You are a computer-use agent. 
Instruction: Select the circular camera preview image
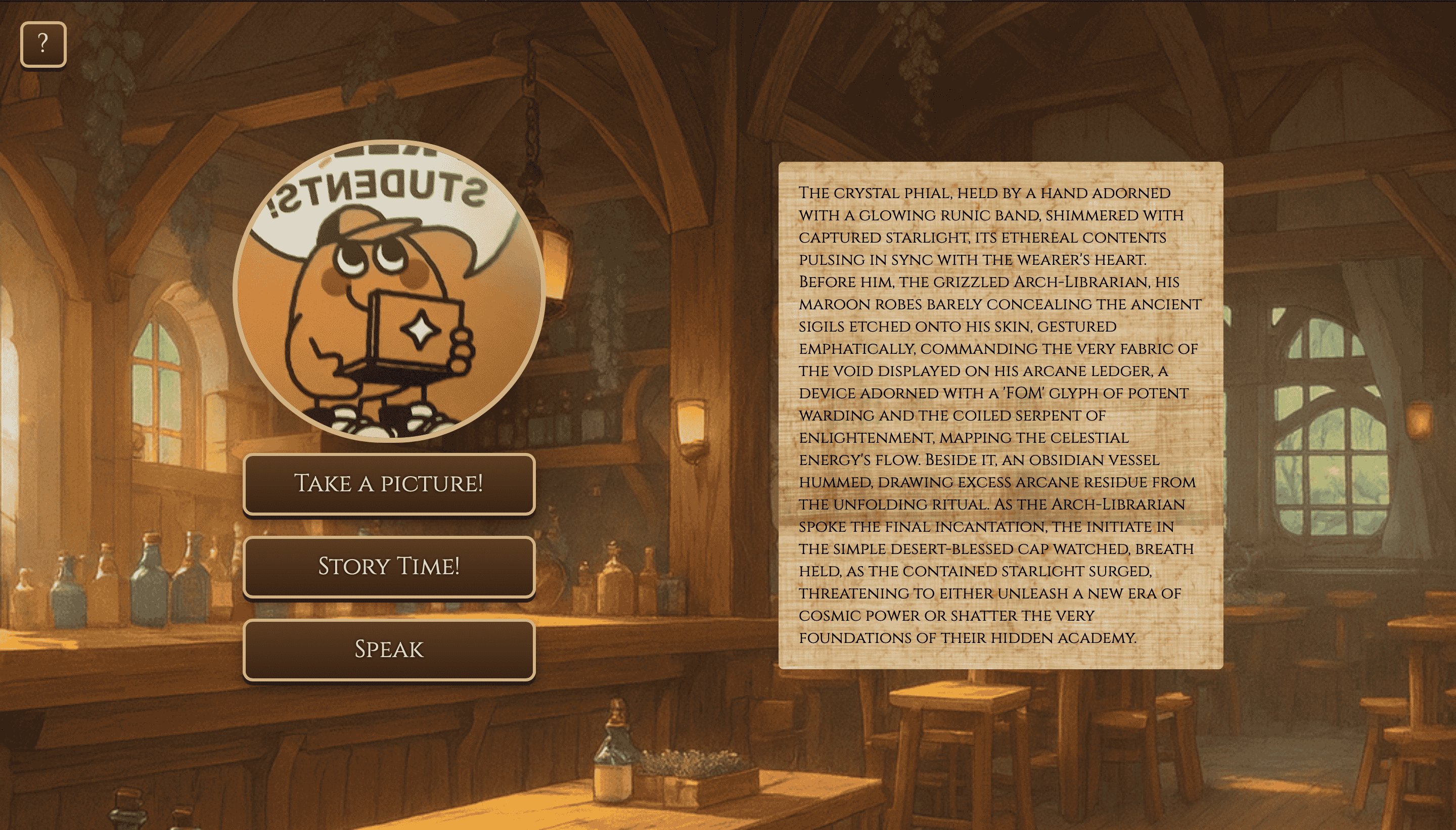click(389, 291)
